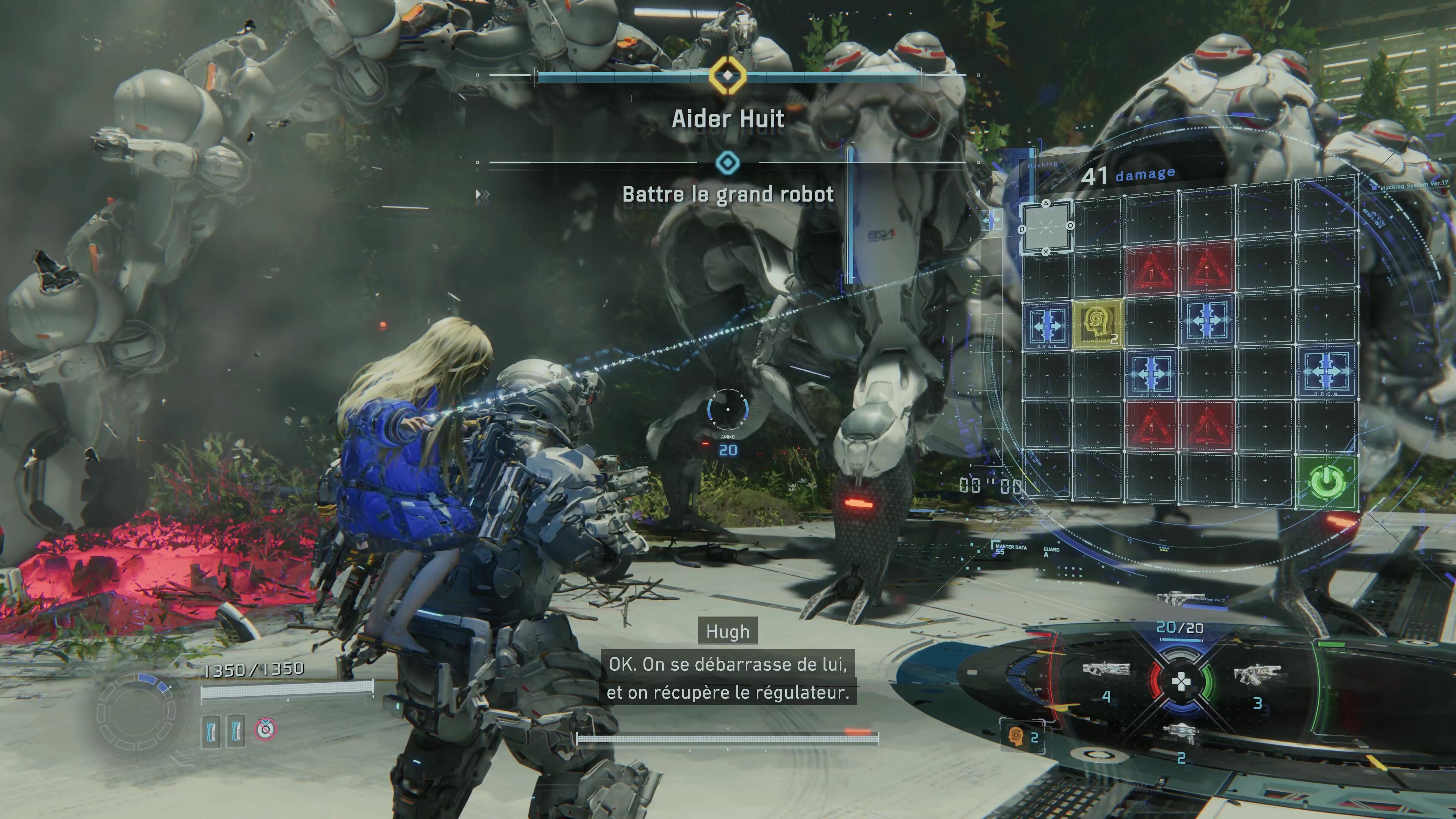Select the Battre le grand robot sub-objective
The height and width of the screenshot is (819, 1456).
[728, 195]
